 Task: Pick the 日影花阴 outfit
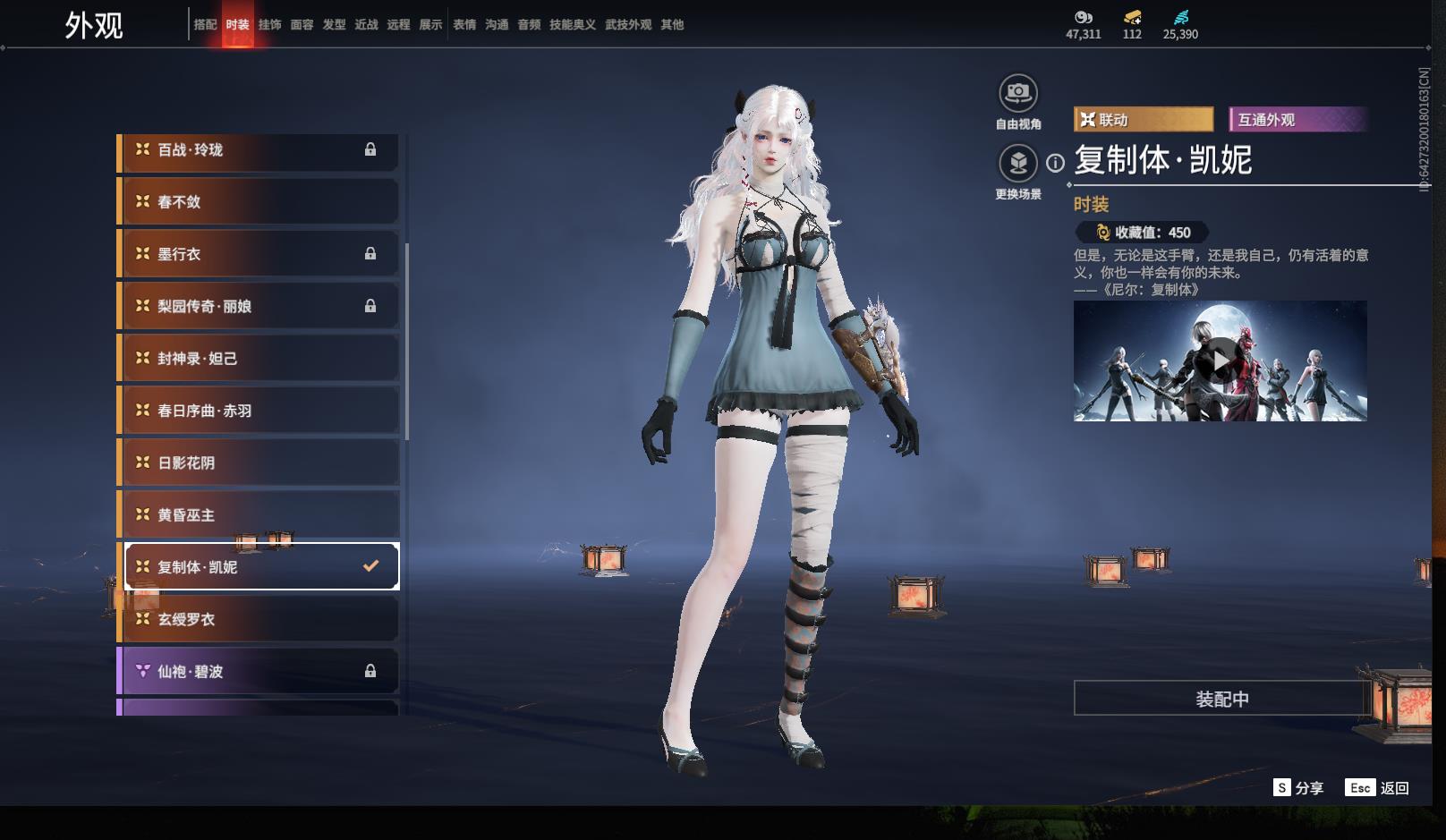[259, 462]
